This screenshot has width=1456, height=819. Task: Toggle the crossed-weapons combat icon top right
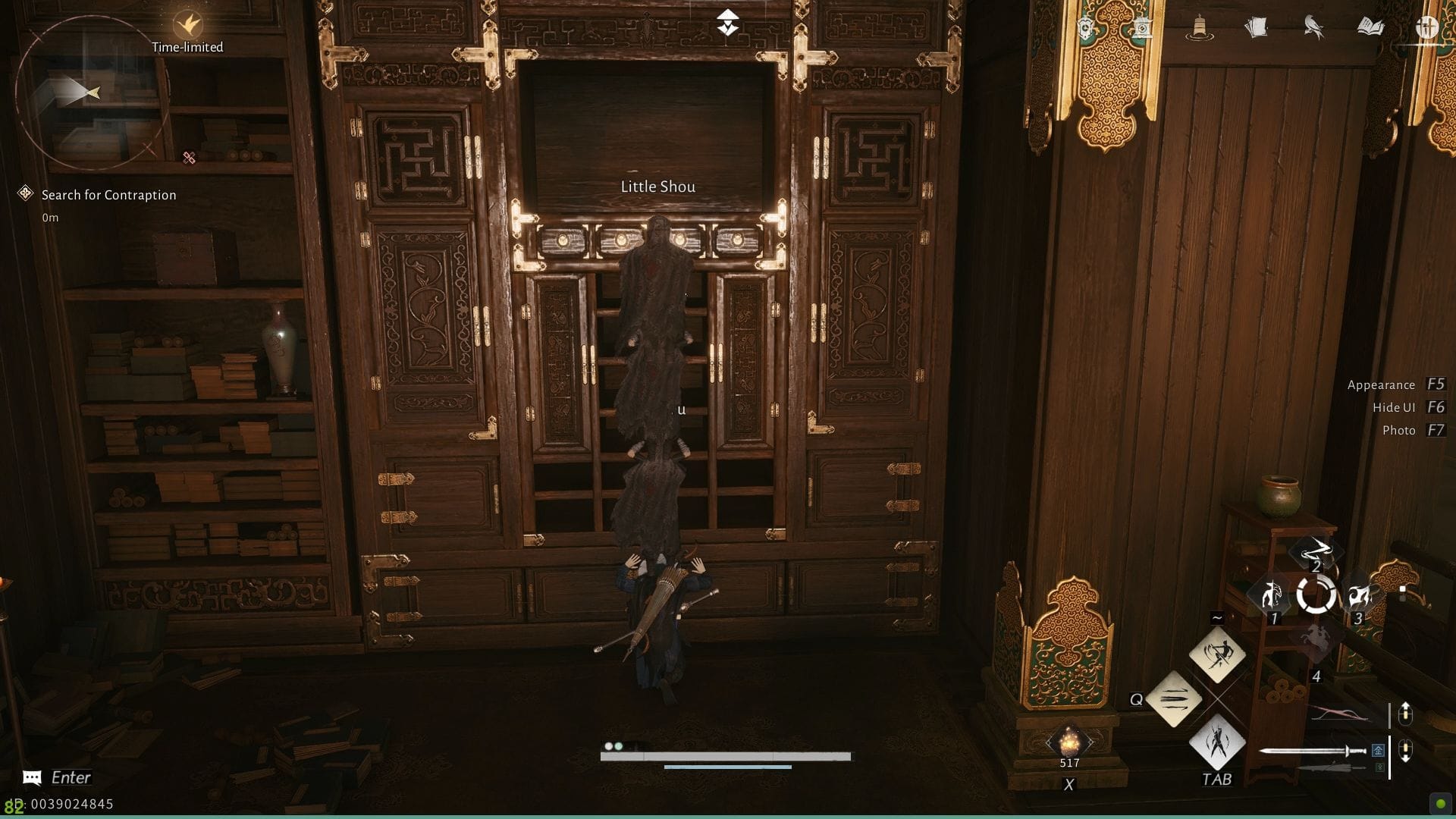point(1427,26)
